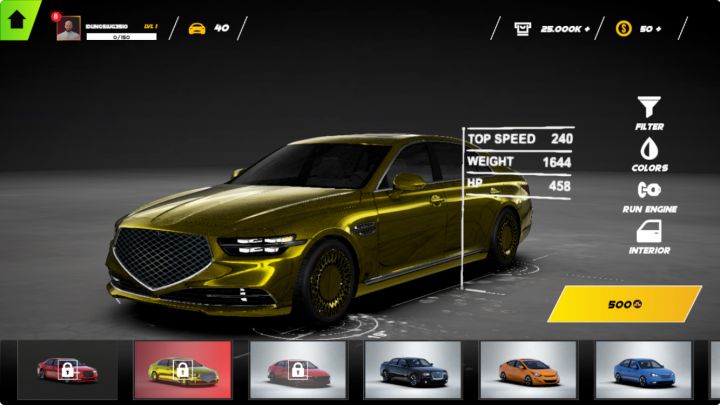Select the locked gold sedan thumbnail

pyautogui.click(x=182, y=370)
